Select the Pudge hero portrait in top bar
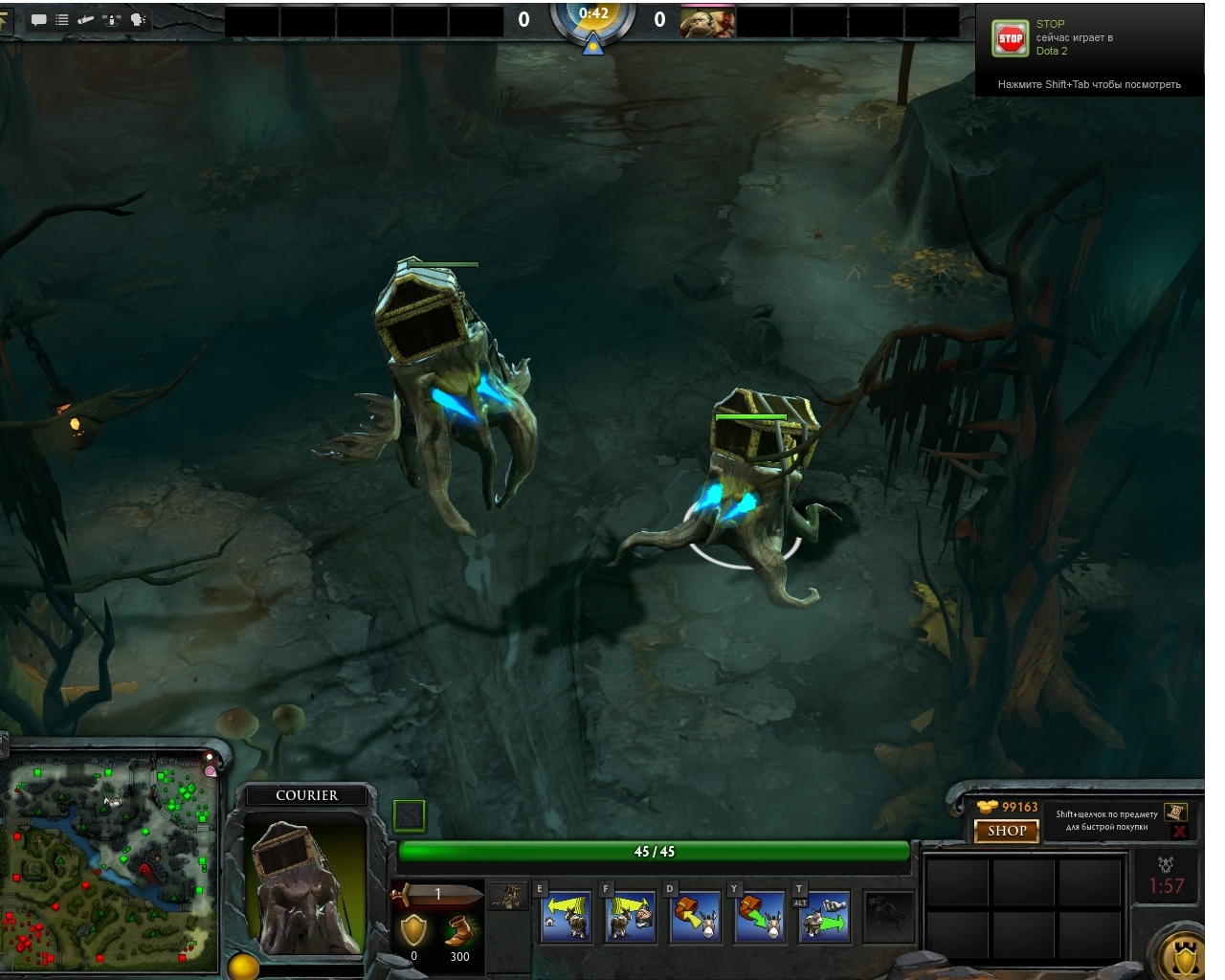The height and width of the screenshot is (980, 1225). (x=707, y=20)
